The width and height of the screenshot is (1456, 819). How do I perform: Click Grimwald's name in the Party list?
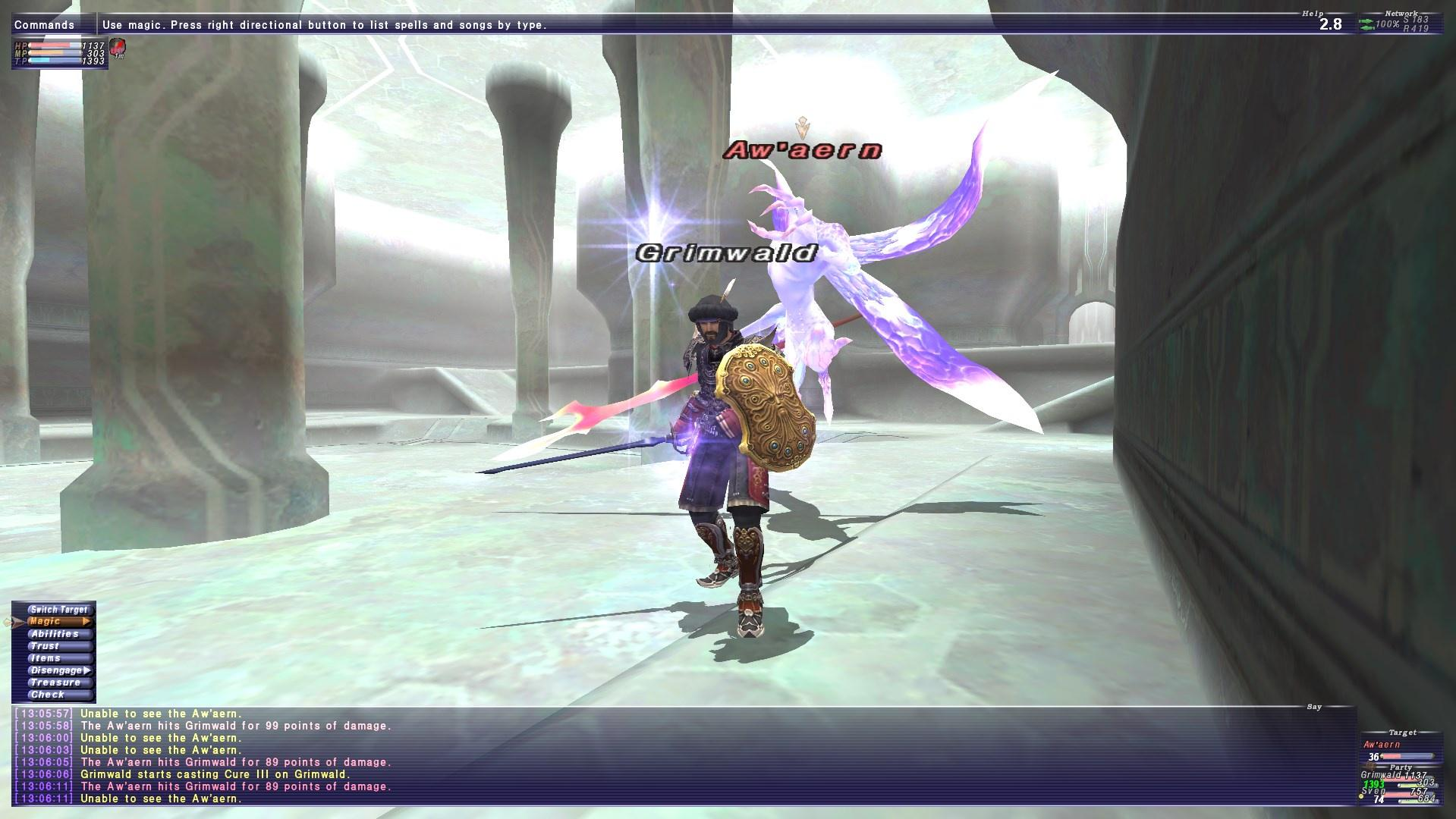[1381, 775]
